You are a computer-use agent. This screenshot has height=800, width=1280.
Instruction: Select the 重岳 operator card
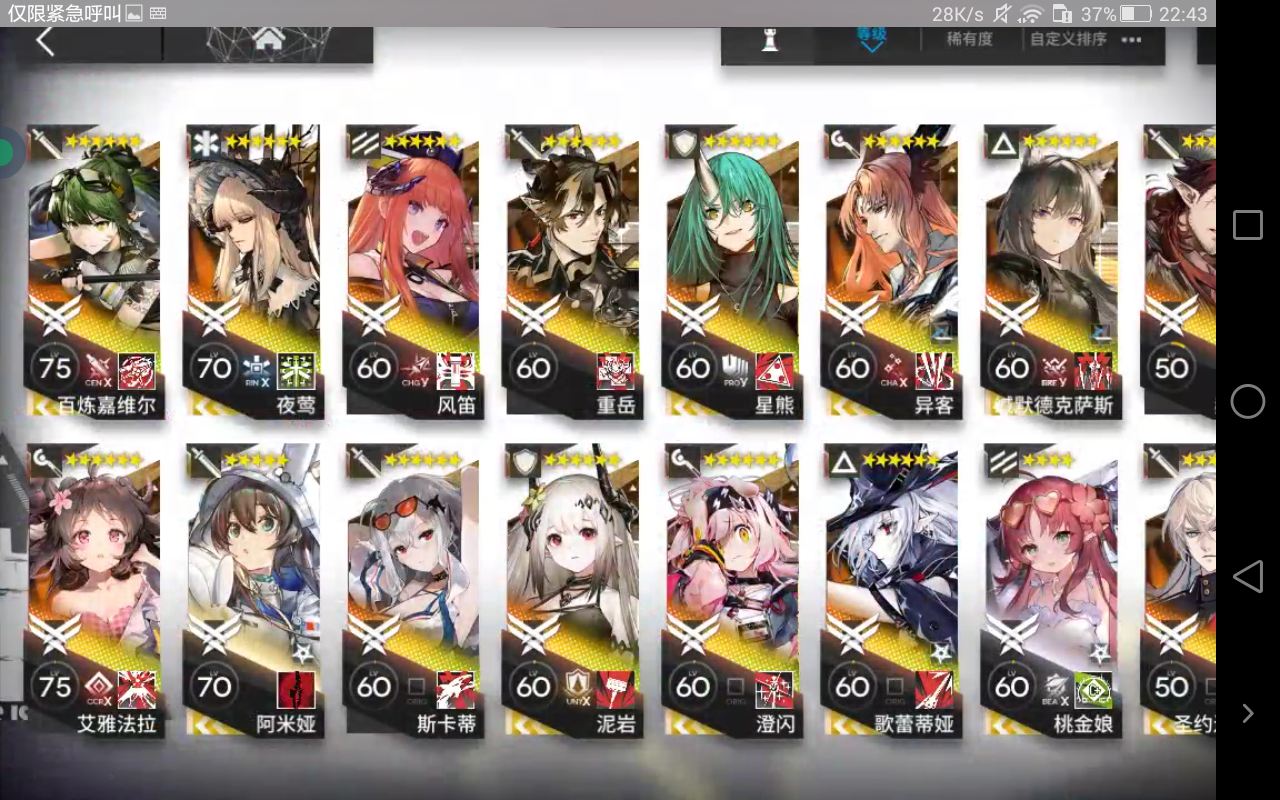tap(572, 270)
